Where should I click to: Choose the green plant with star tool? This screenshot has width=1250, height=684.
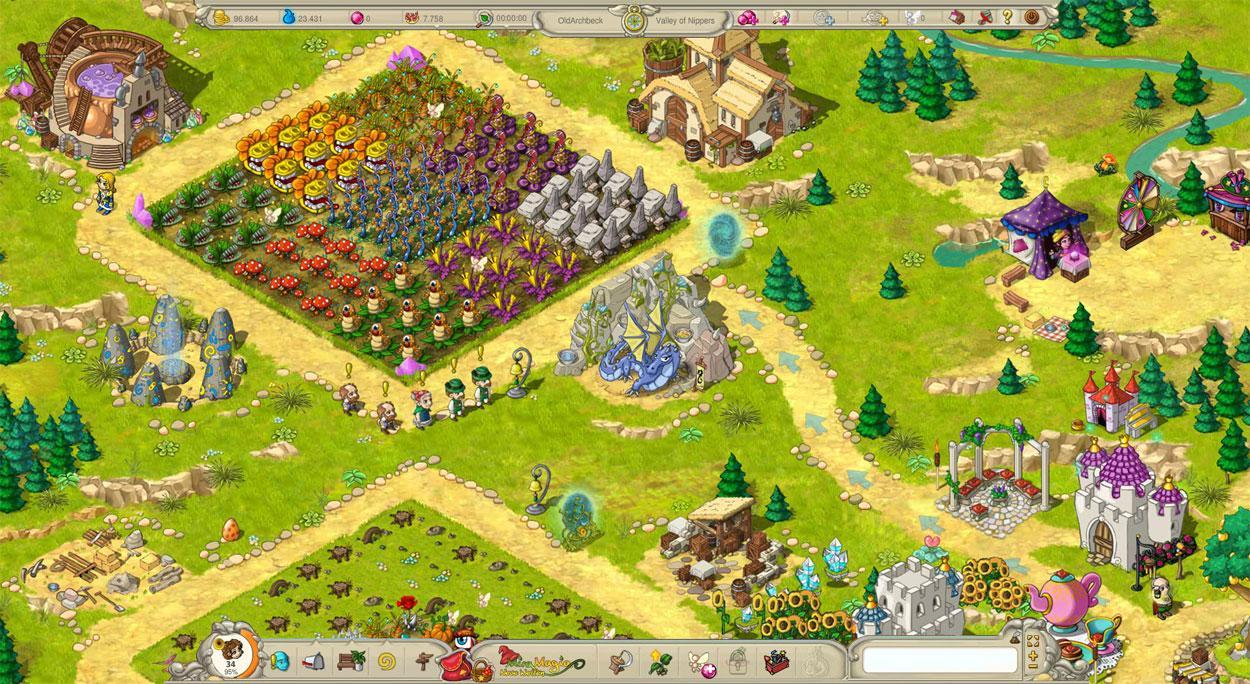coord(658,660)
